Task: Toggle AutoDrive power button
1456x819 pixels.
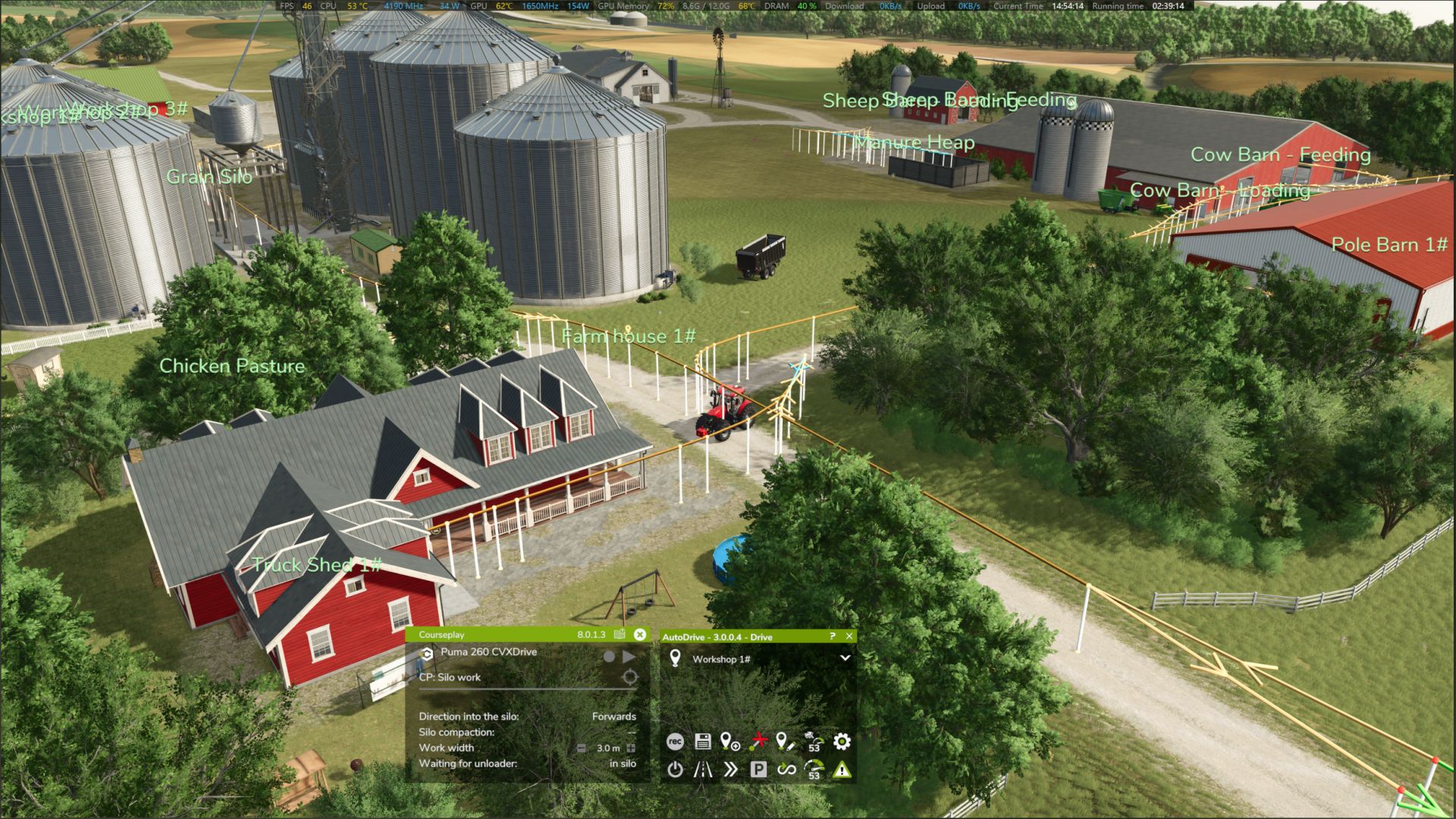Action: tap(675, 770)
